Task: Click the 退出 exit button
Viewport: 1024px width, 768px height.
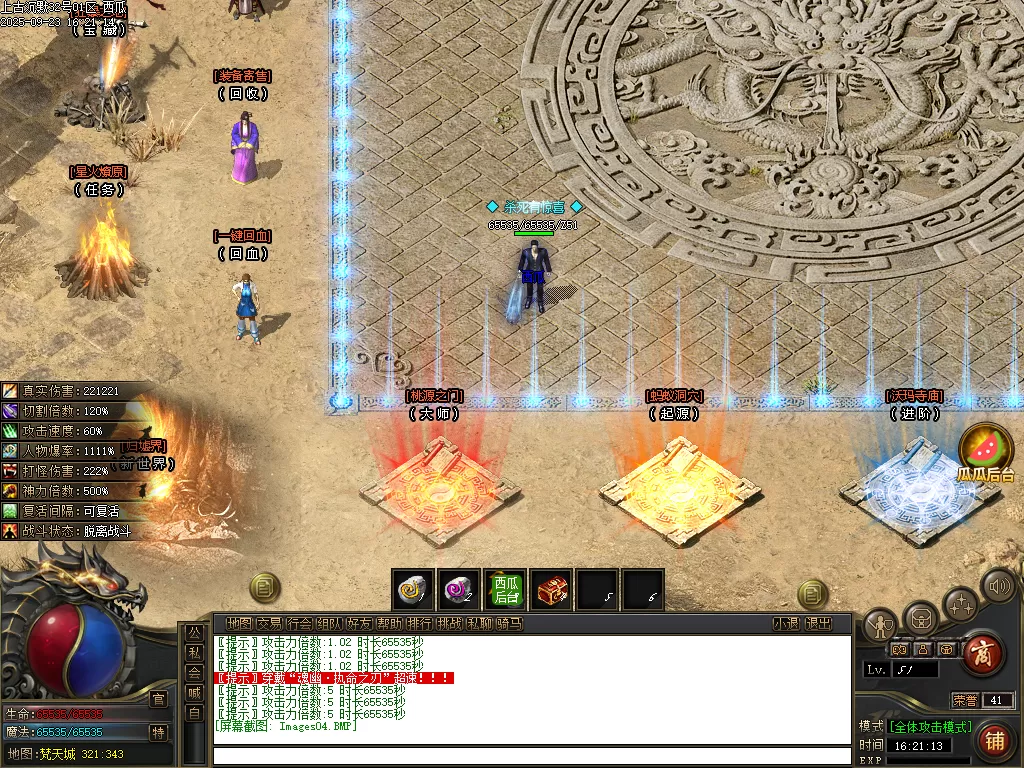Action: coord(818,624)
